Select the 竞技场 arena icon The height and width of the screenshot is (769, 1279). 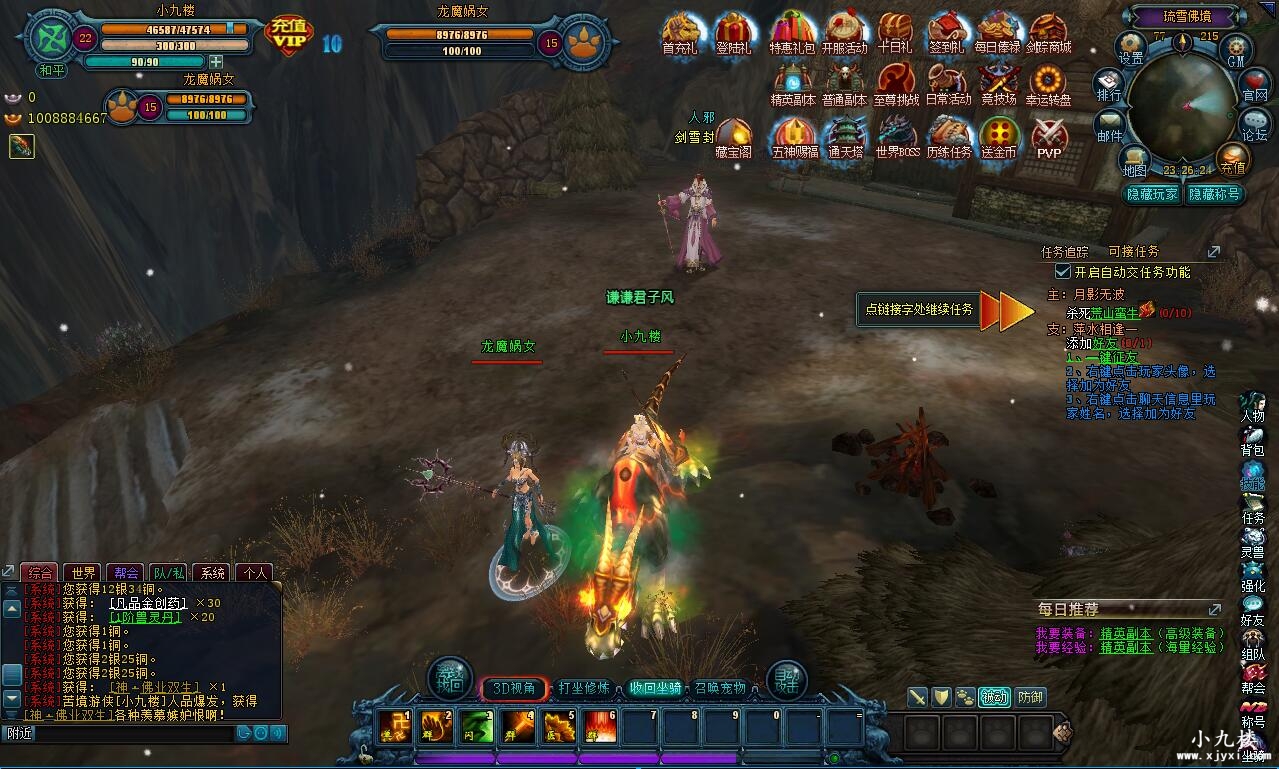[x=998, y=84]
